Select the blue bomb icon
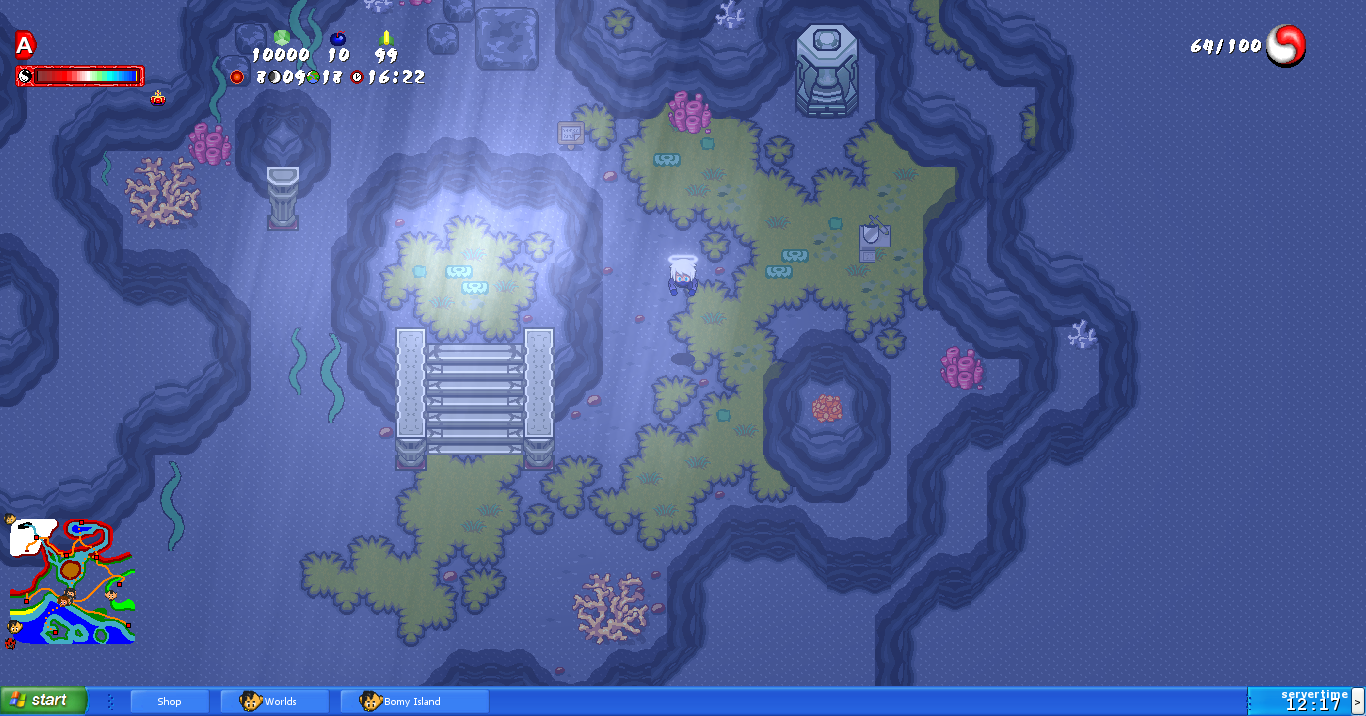Viewport: 1366px width, 716px height. pos(338,39)
